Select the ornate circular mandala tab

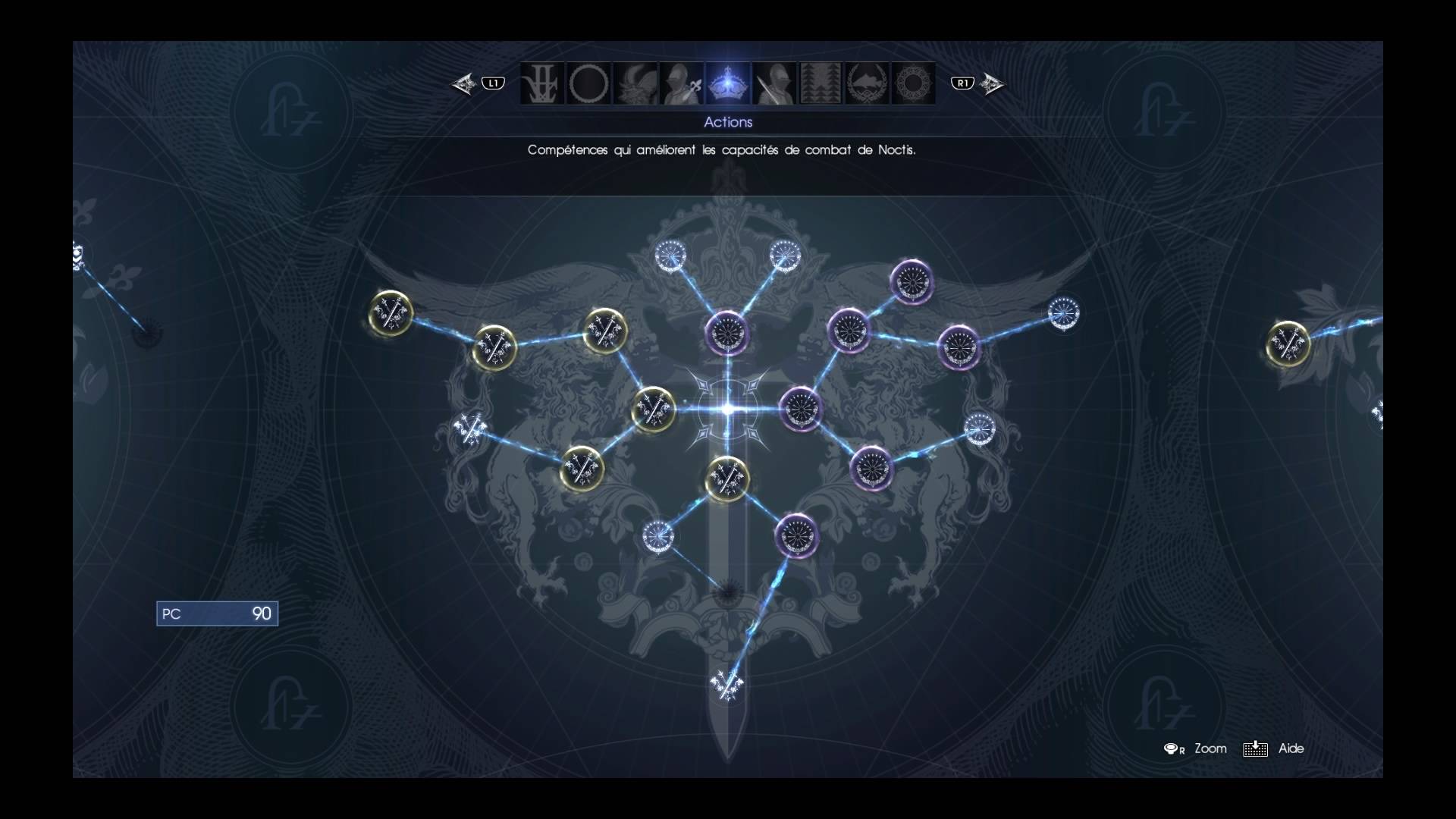tap(913, 83)
